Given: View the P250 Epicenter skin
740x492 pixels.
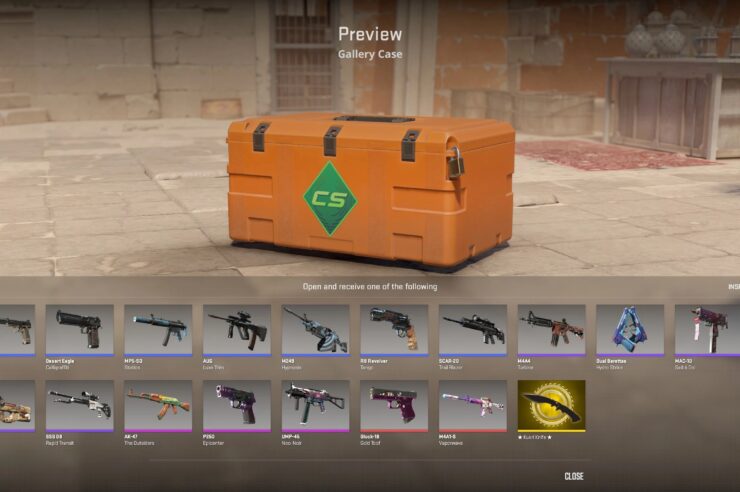Looking at the screenshot, I should (236, 405).
